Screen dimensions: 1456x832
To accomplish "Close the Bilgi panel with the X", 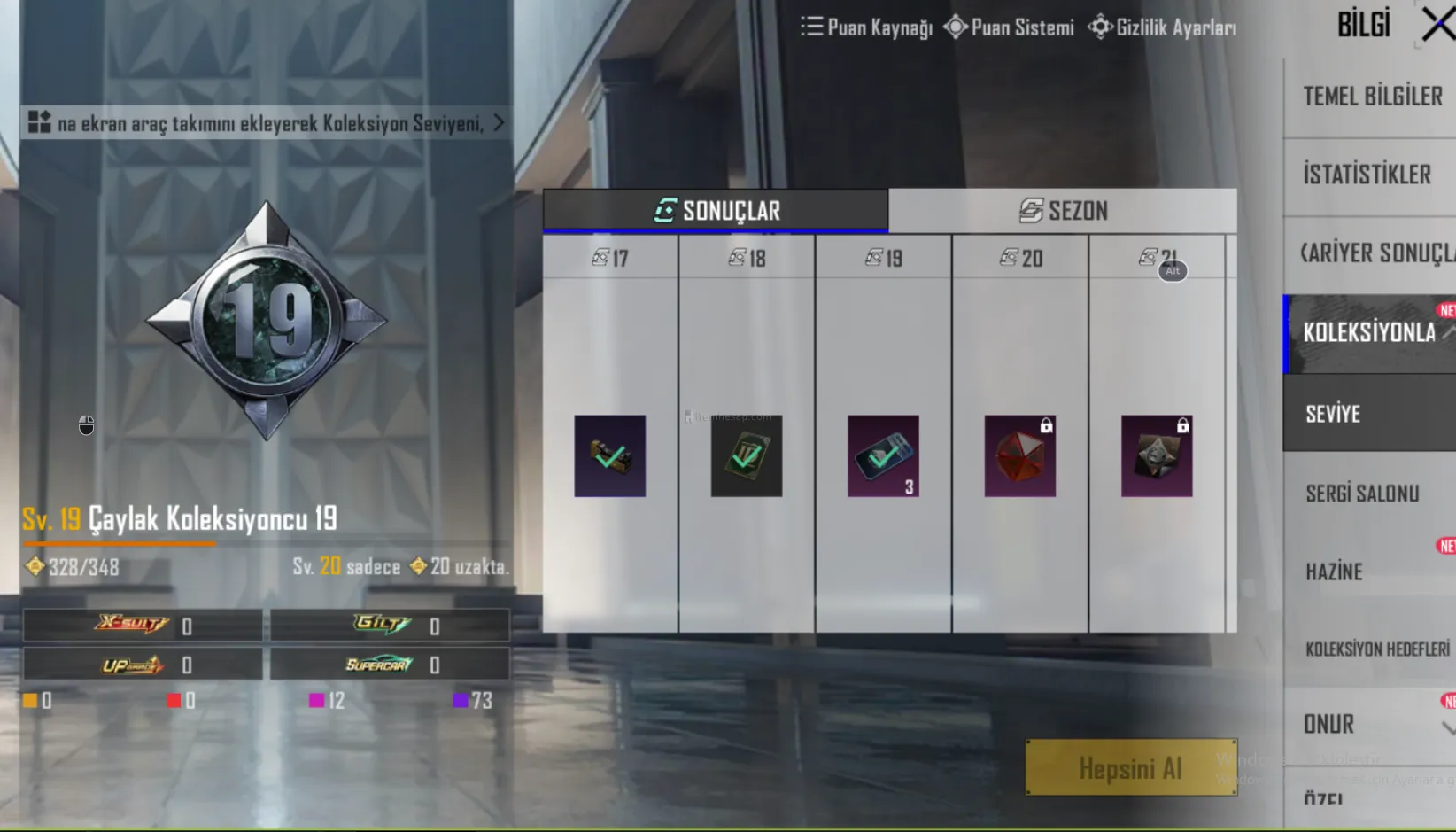I will coord(1437,24).
